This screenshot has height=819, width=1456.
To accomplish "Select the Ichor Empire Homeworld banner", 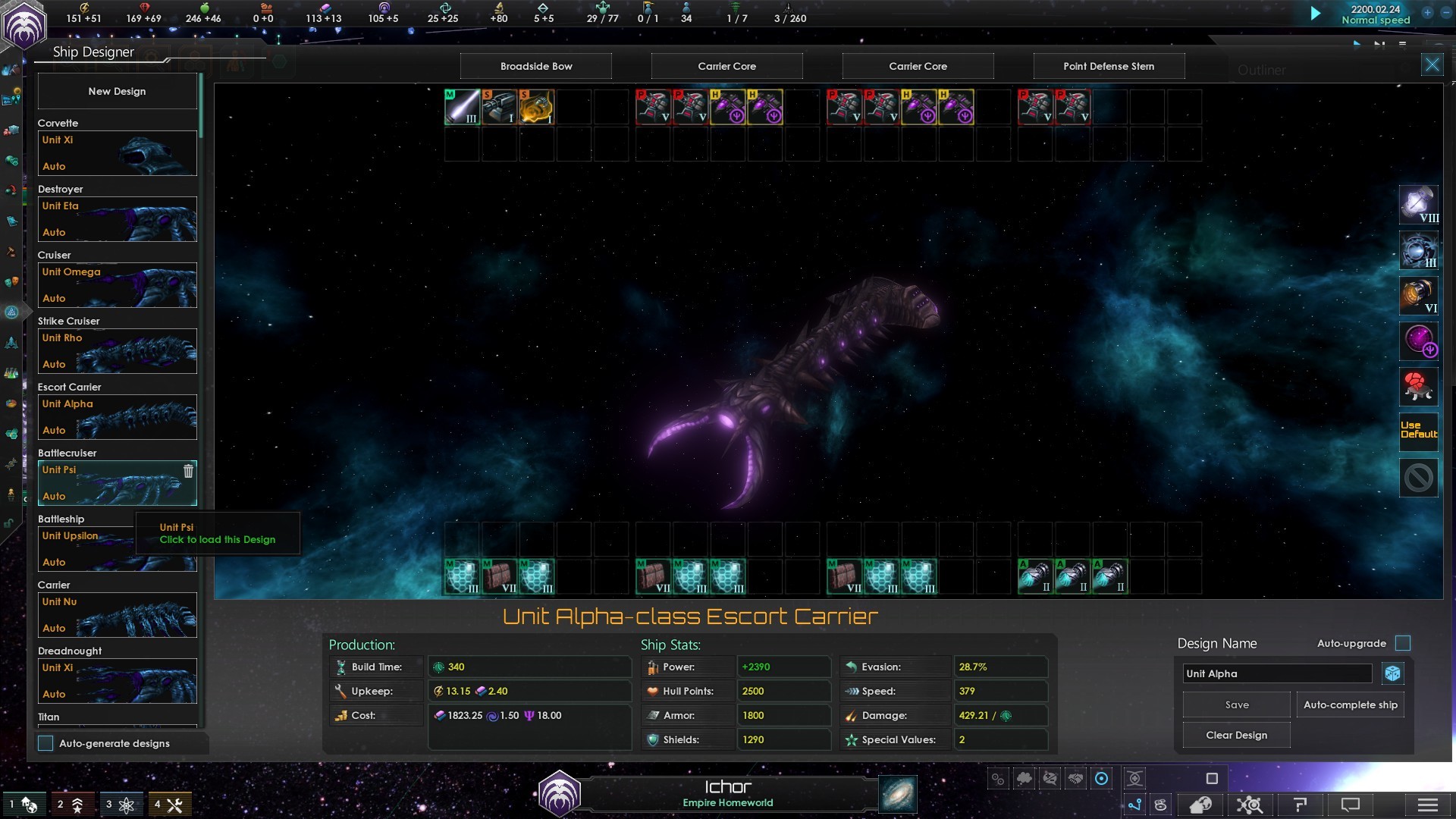I will click(x=727, y=793).
